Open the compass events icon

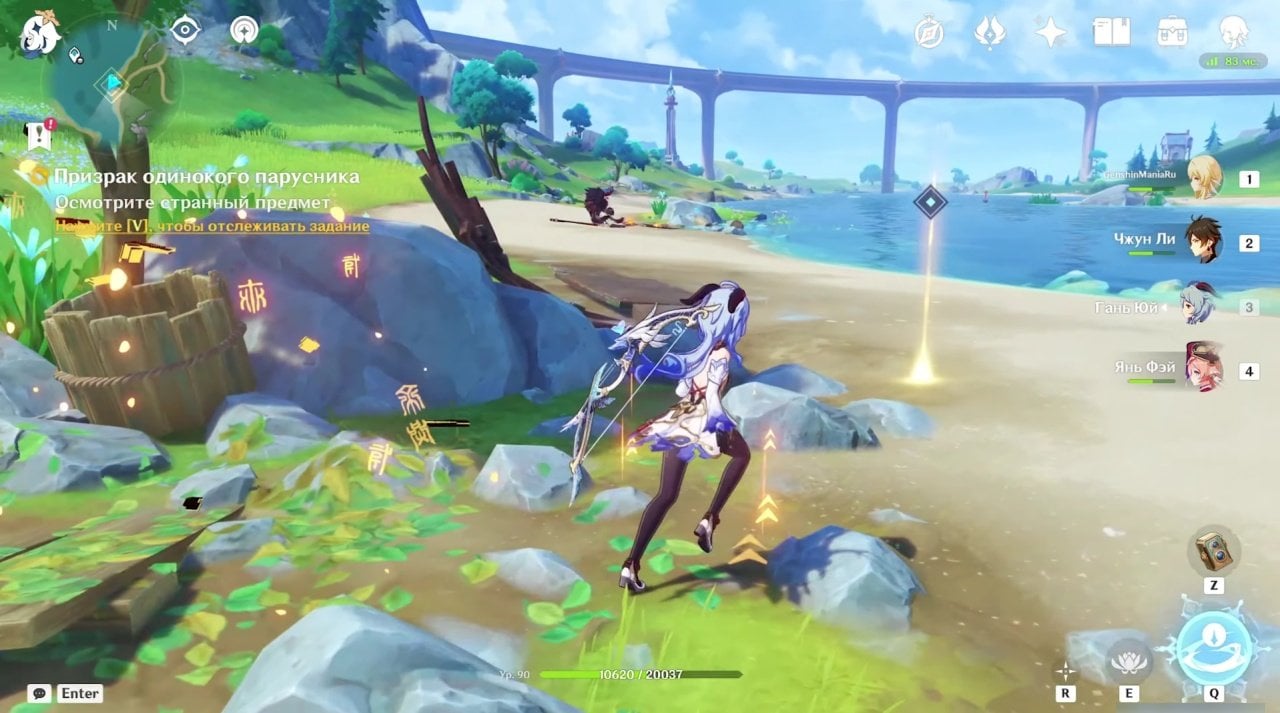(x=930, y=33)
